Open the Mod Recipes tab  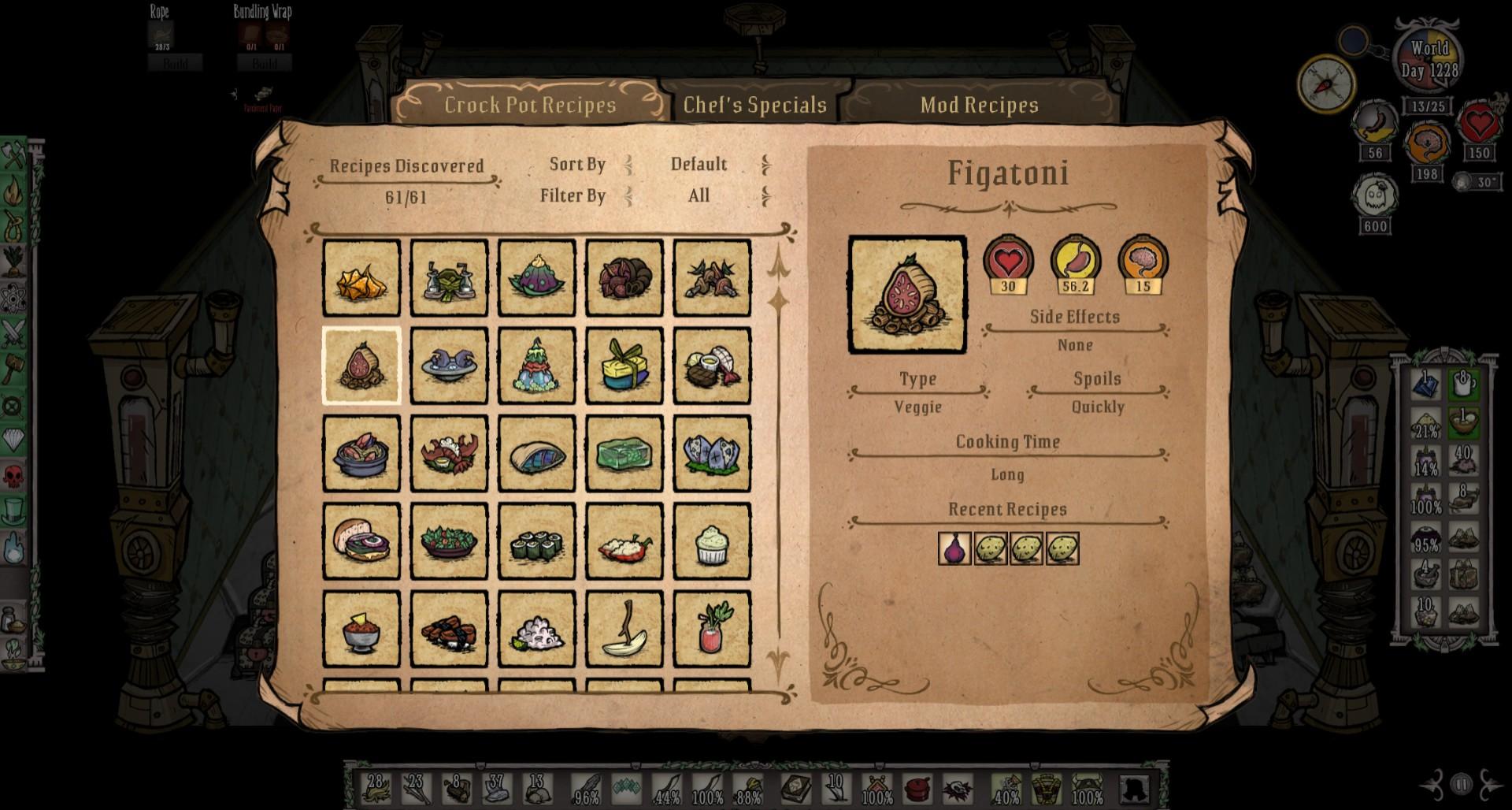tap(979, 105)
